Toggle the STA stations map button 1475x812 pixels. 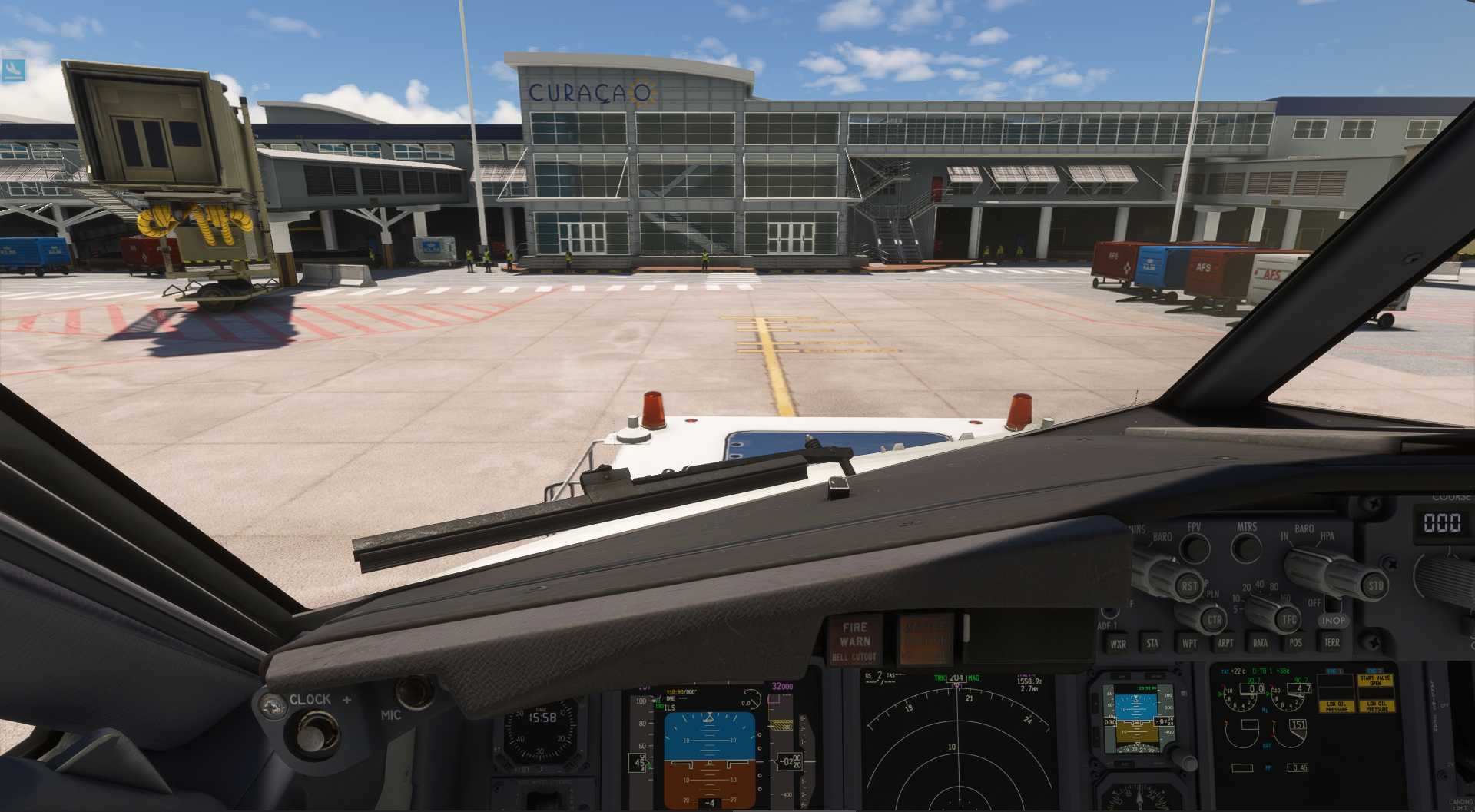click(x=1152, y=643)
